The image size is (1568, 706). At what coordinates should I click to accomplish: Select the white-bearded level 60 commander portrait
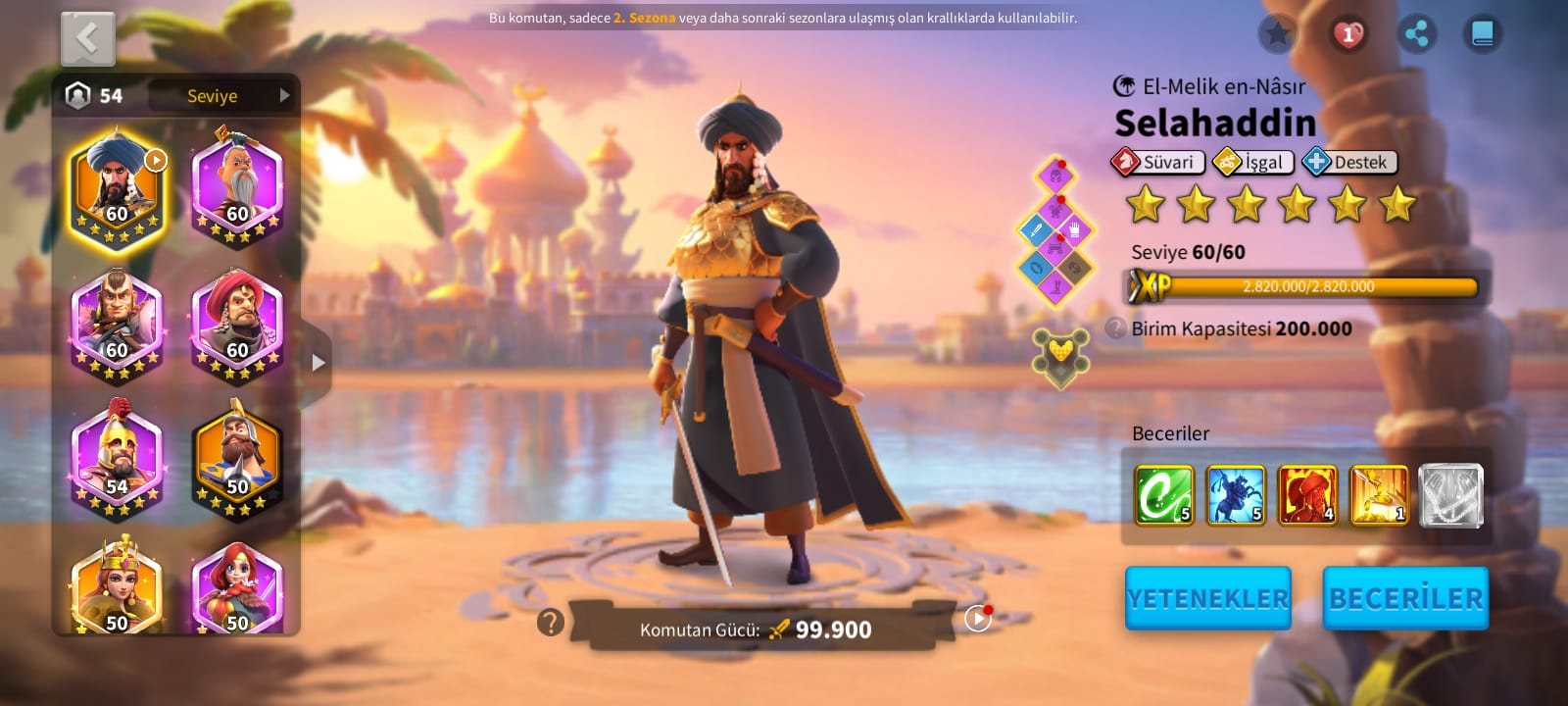tap(237, 186)
